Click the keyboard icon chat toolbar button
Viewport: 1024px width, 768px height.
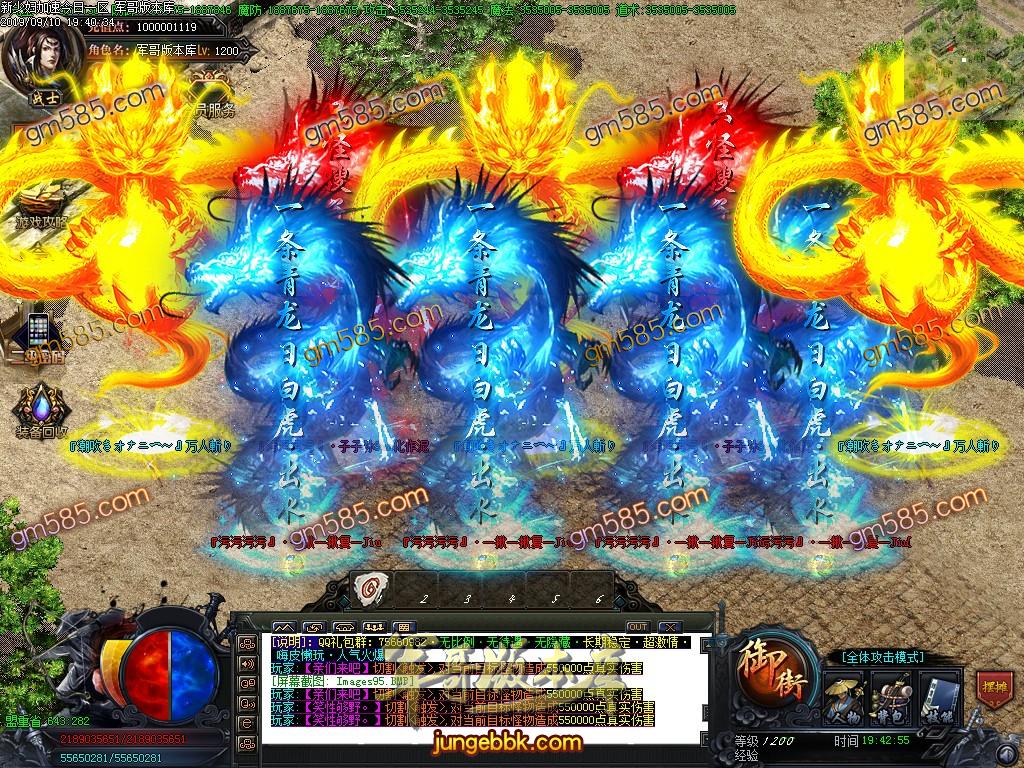404,627
